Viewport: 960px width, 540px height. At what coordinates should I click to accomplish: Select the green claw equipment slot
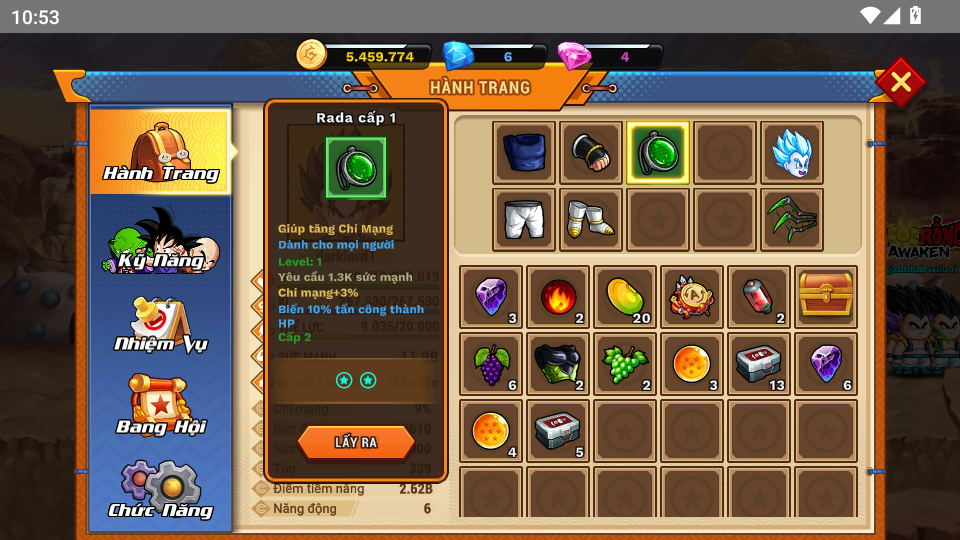[792, 219]
